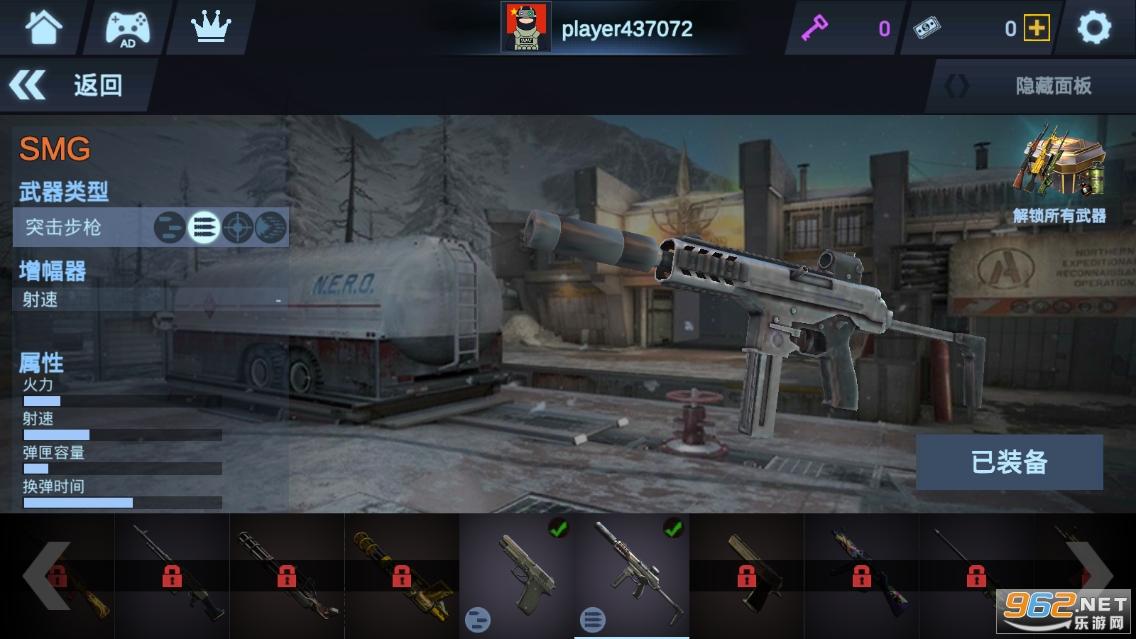The width and height of the screenshot is (1136, 639).
Task: Open the crown ranking icon
Action: (x=210, y=28)
